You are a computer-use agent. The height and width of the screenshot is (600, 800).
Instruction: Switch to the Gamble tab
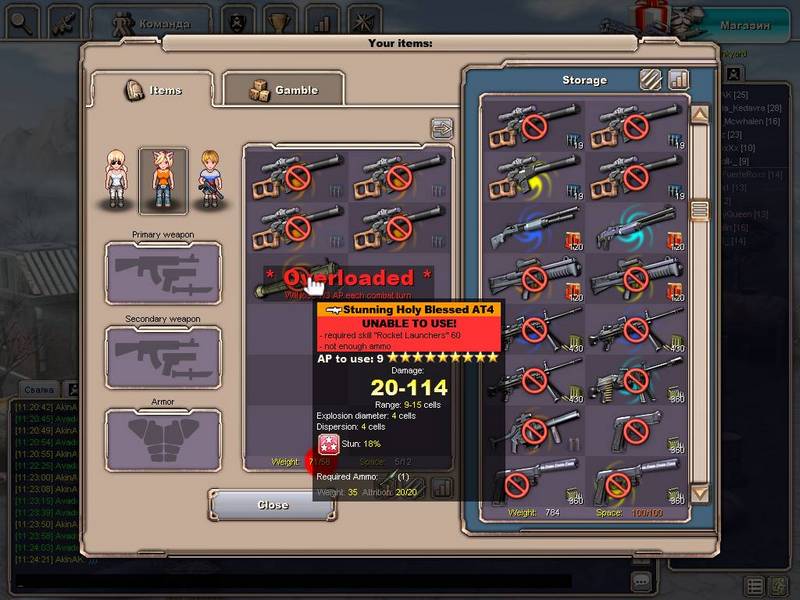point(282,90)
